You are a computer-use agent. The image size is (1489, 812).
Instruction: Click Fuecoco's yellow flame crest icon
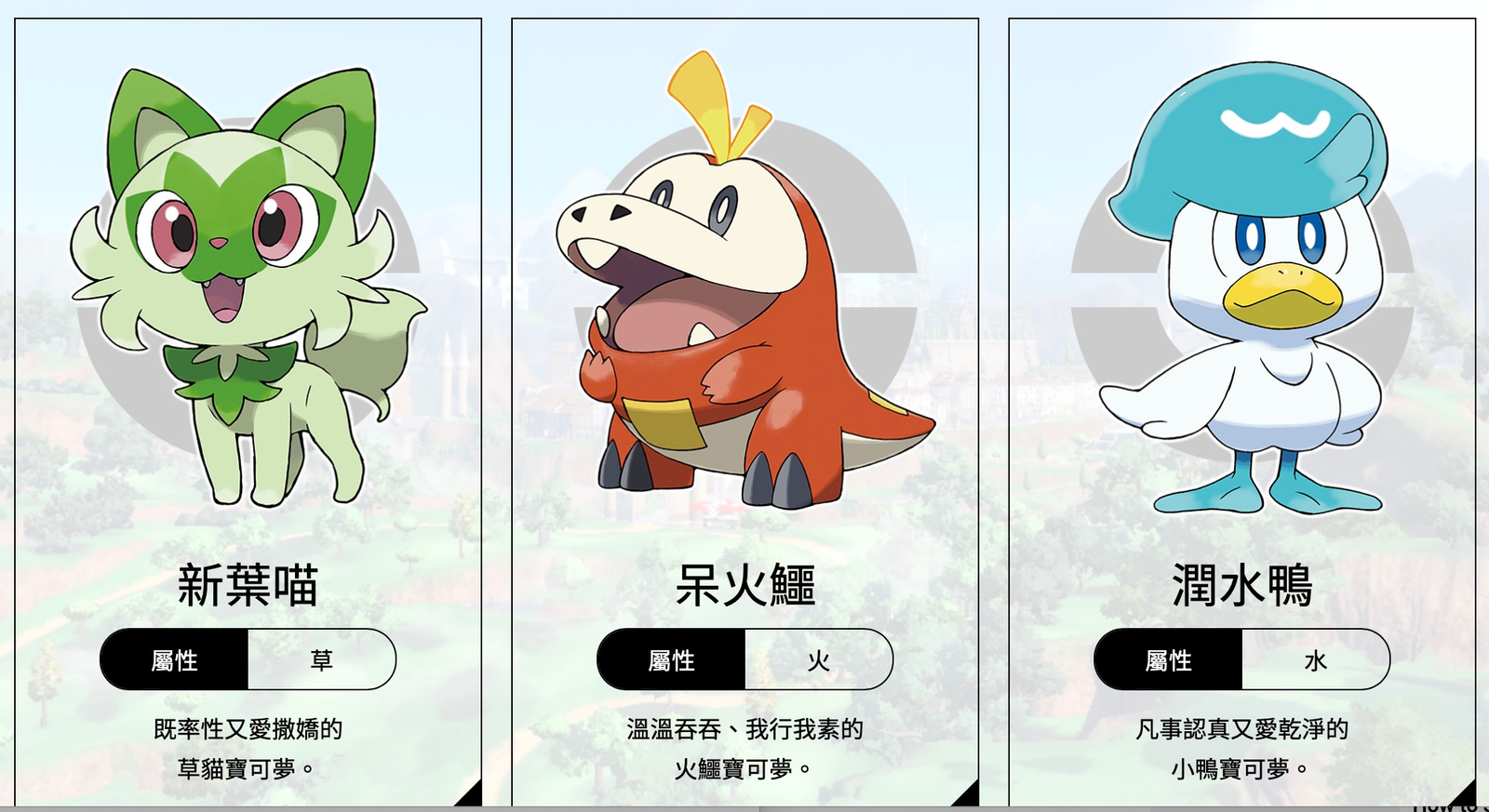tap(704, 102)
